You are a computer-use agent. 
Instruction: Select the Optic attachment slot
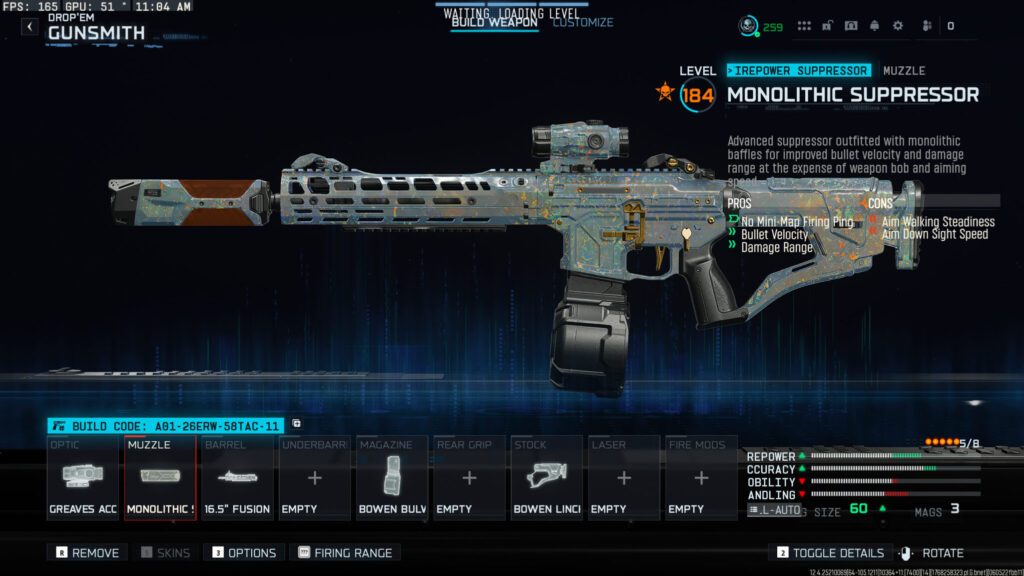click(x=83, y=478)
